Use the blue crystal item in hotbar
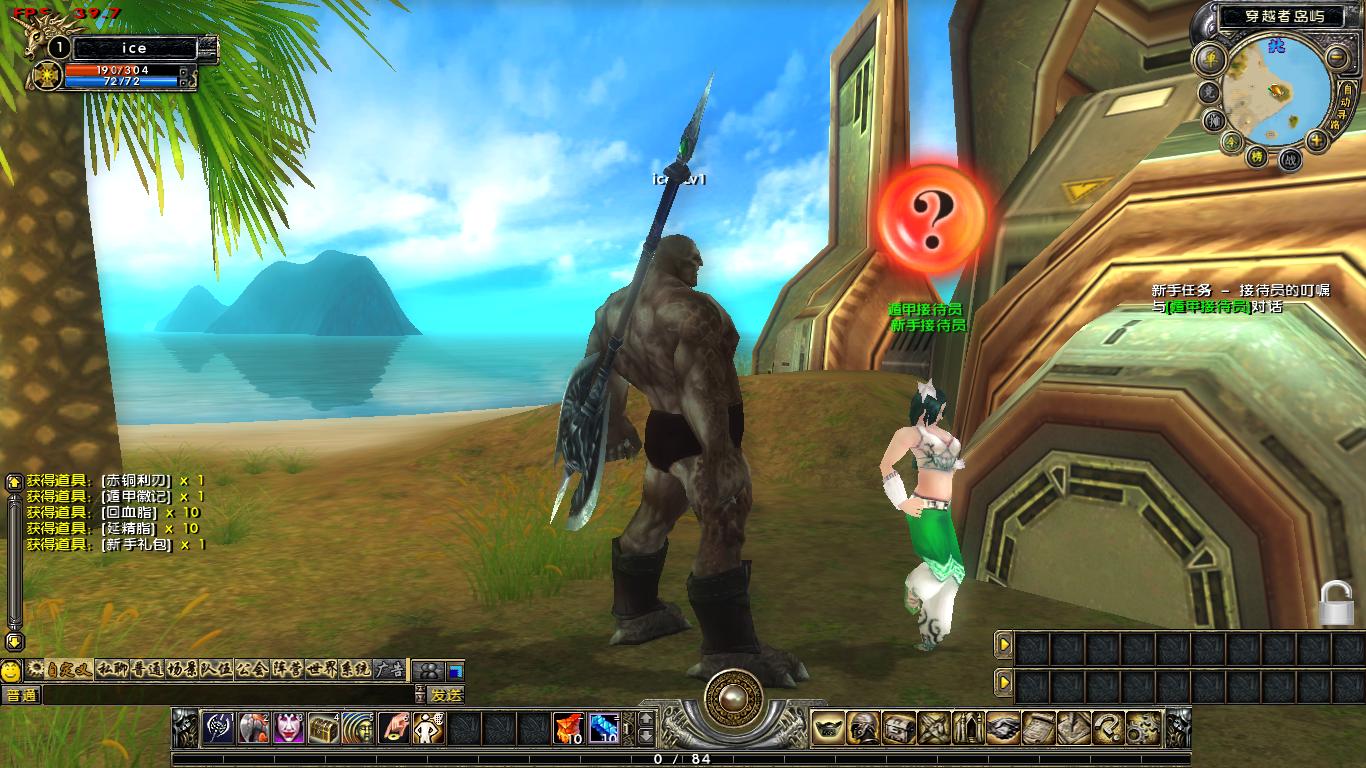Viewport: 1366px width, 768px height. point(604,728)
